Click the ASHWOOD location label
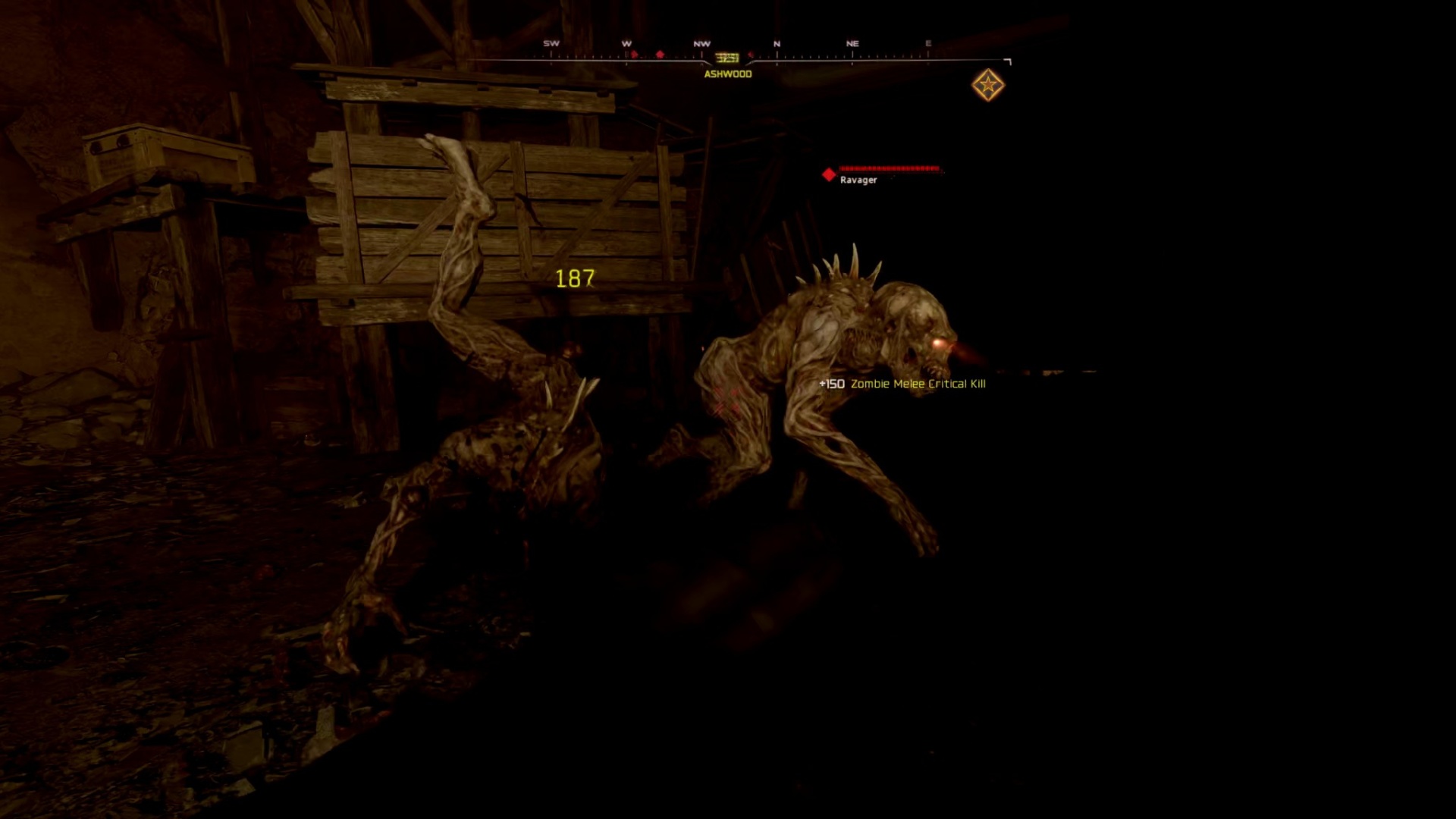1456x819 pixels. 727,75
